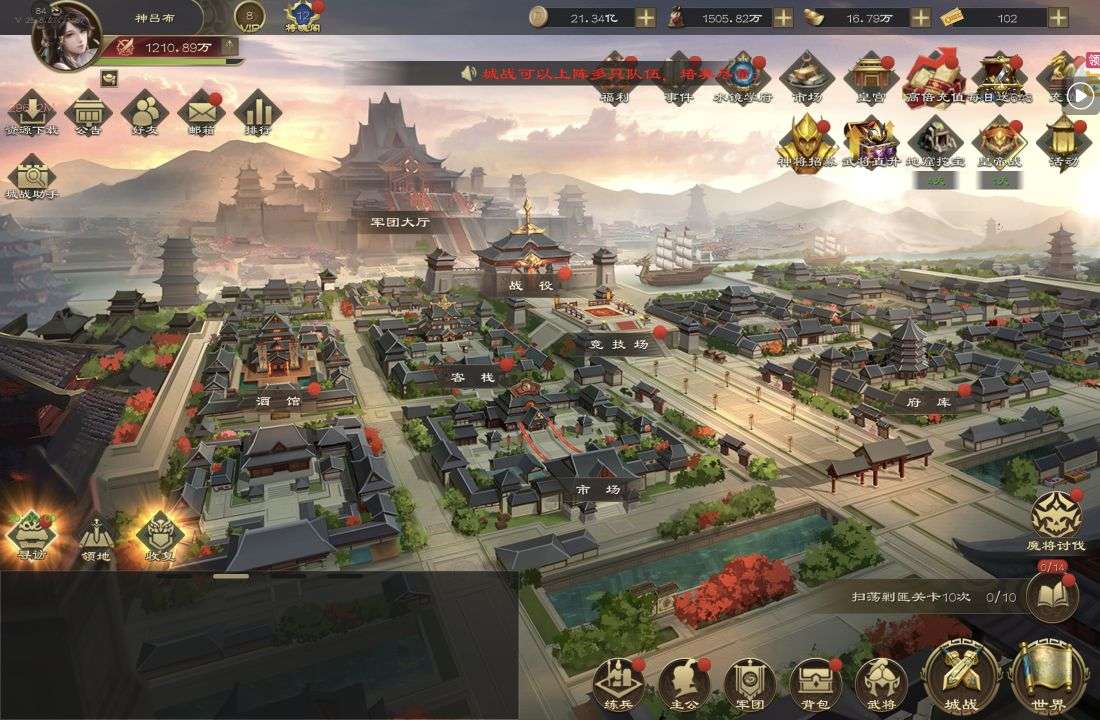
Task: Open the 活动 events icon
Action: point(1062,140)
